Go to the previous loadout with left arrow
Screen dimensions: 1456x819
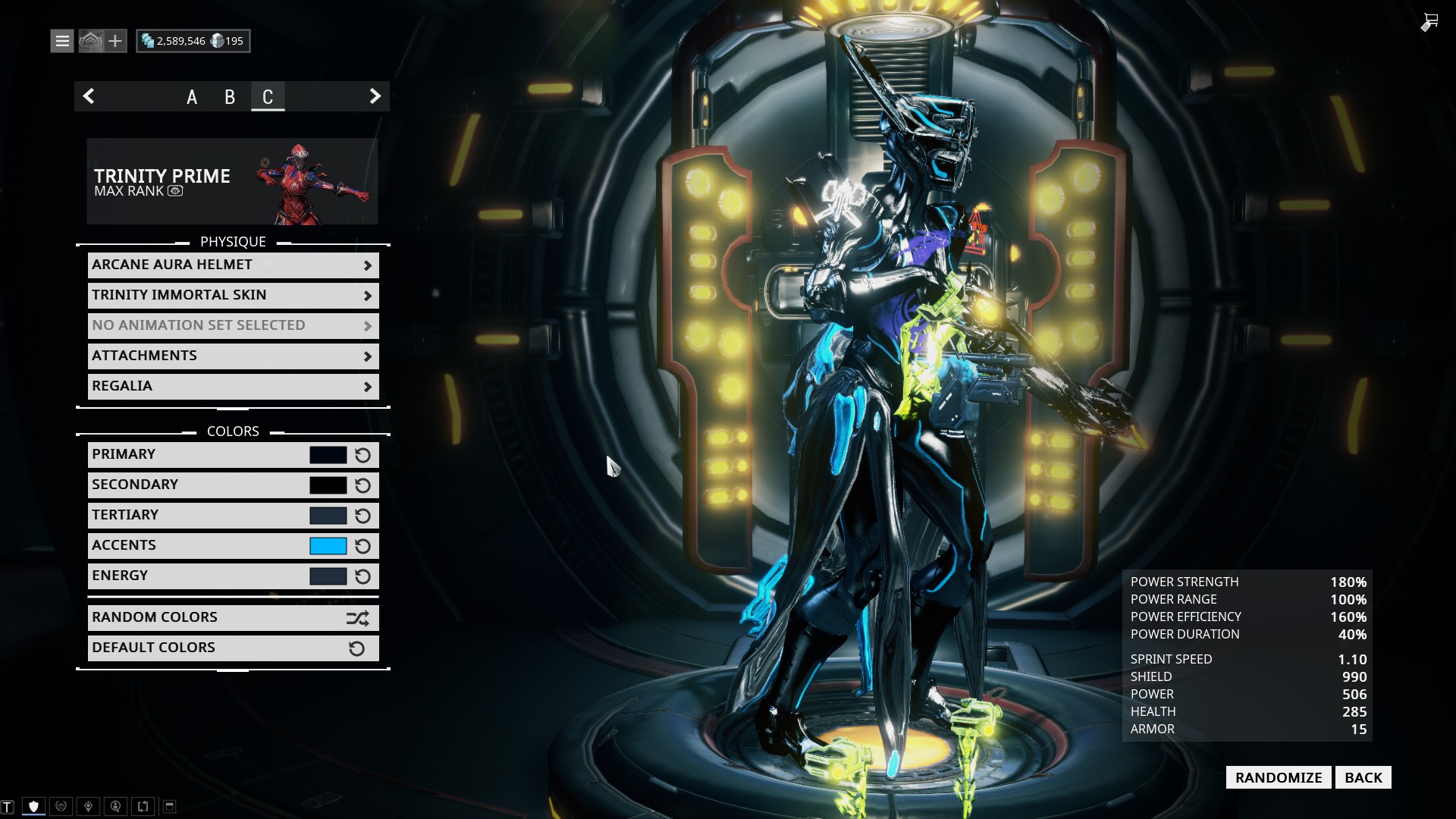[x=89, y=96]
